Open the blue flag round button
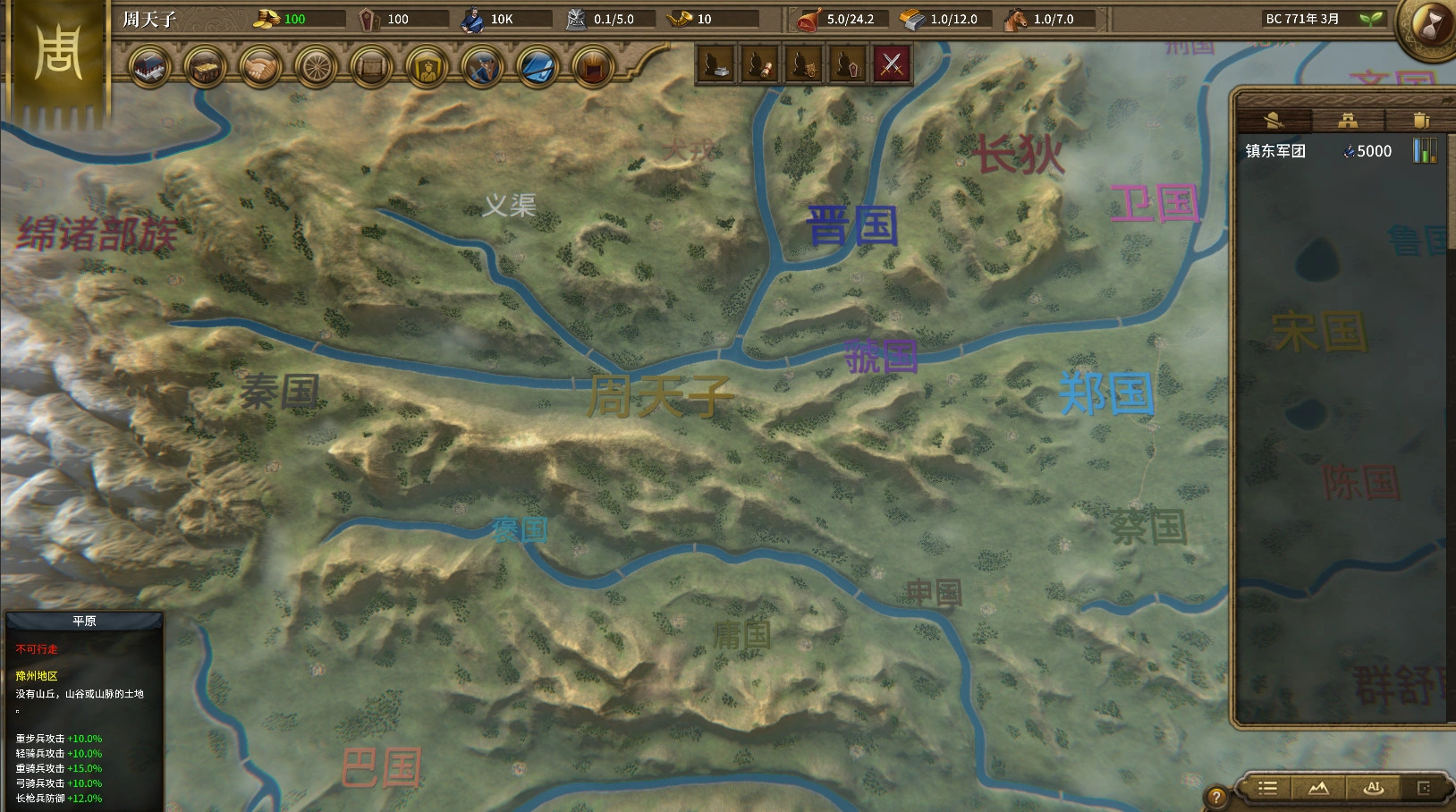 (538, 67)
